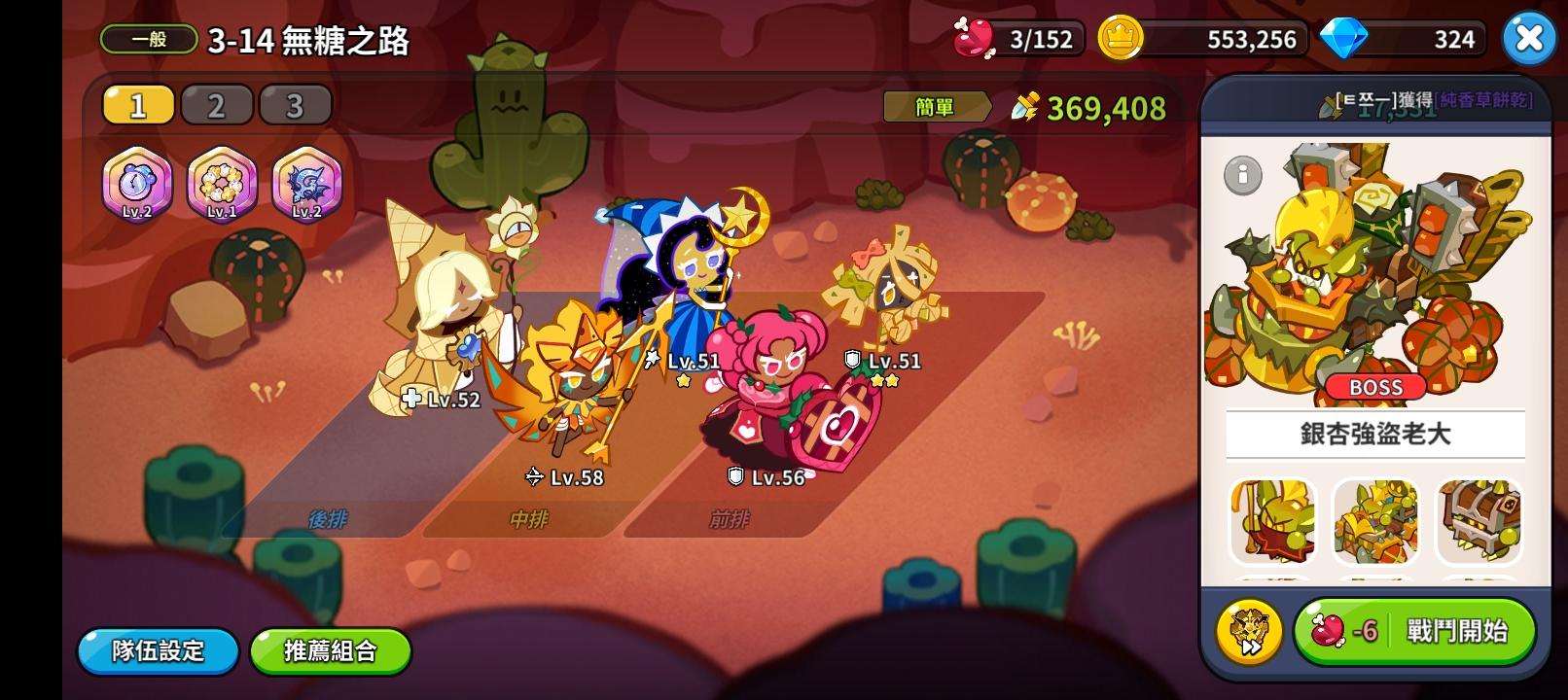
Task: Select team preset tab 1
Action: pos(137,103)
